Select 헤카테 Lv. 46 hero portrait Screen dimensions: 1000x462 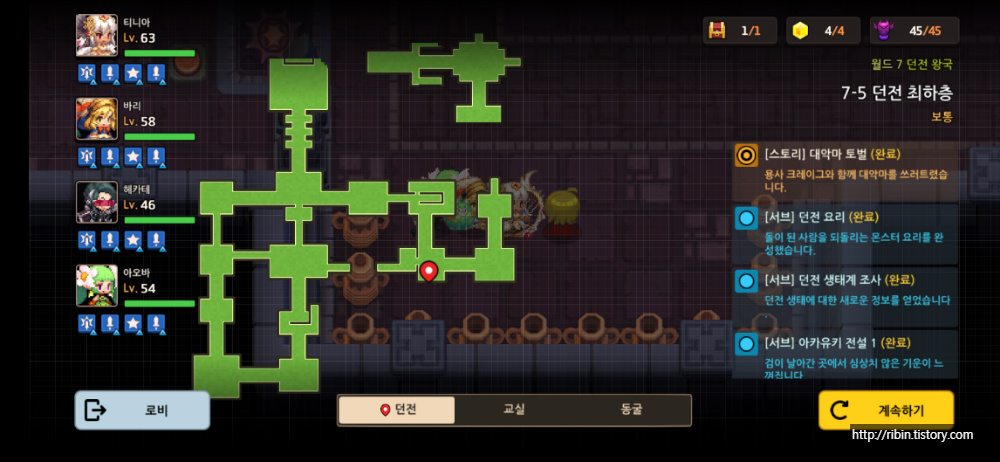pos(97,202)
